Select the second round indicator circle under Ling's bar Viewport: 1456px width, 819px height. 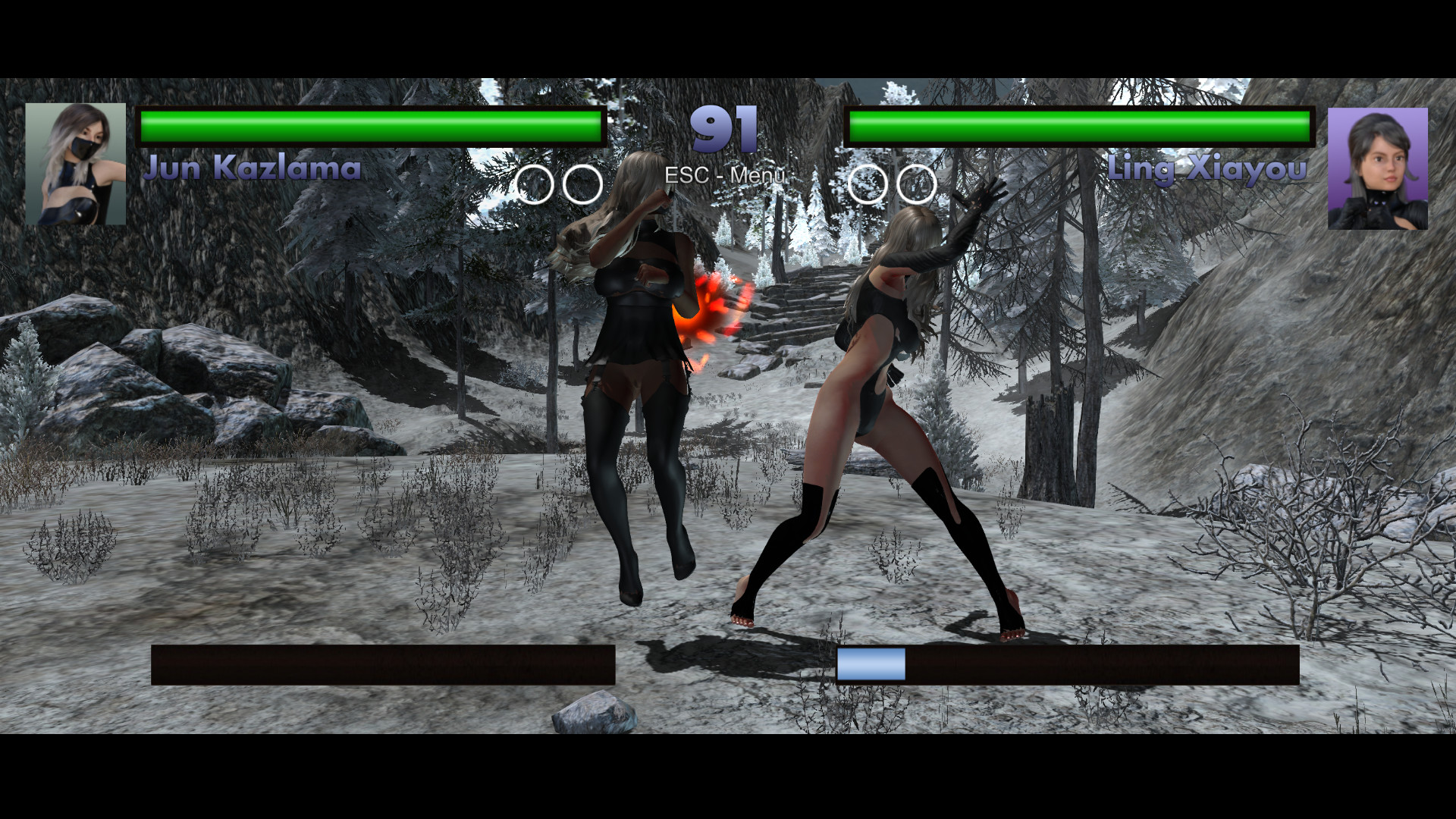[x=916, y=184]
